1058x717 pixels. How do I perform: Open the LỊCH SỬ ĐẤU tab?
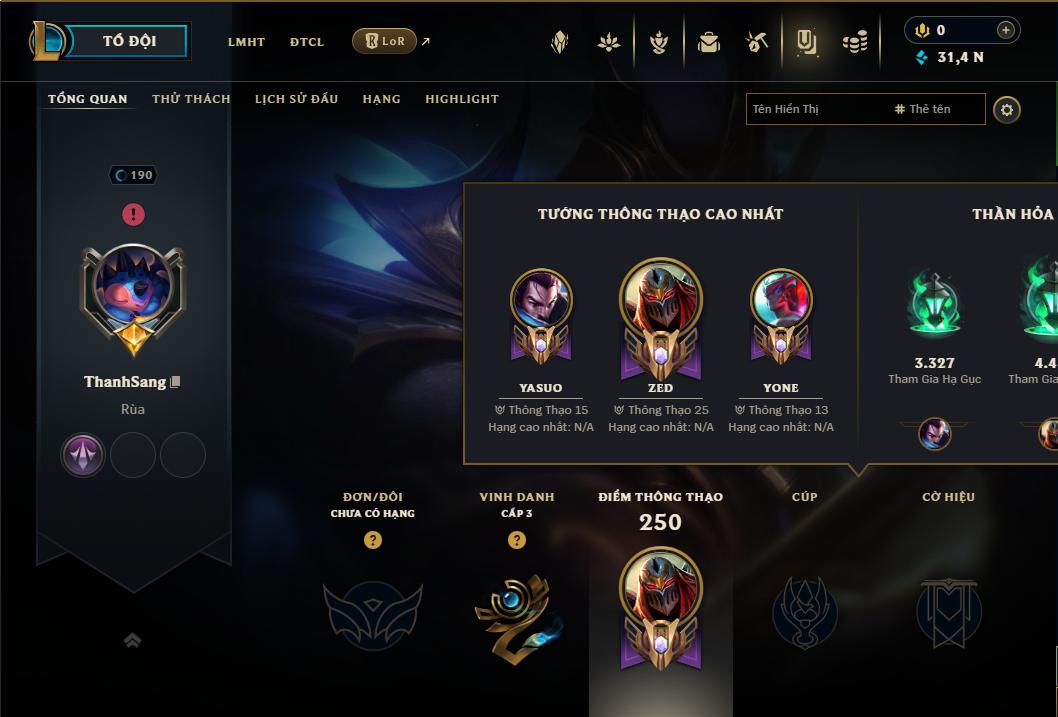pyautogui.click(x=296, y=99)
